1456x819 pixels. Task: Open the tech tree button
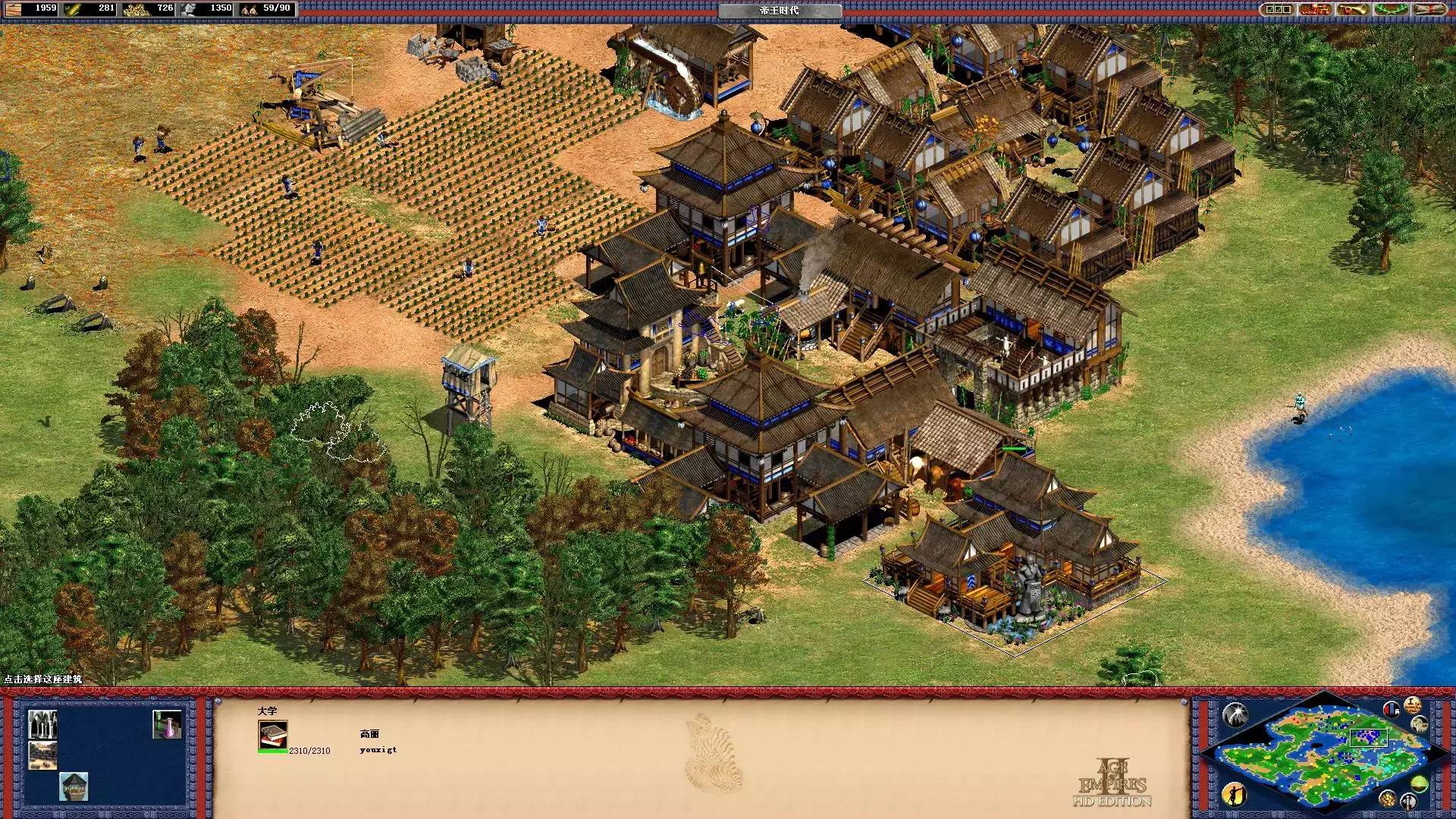(1316, 9)
